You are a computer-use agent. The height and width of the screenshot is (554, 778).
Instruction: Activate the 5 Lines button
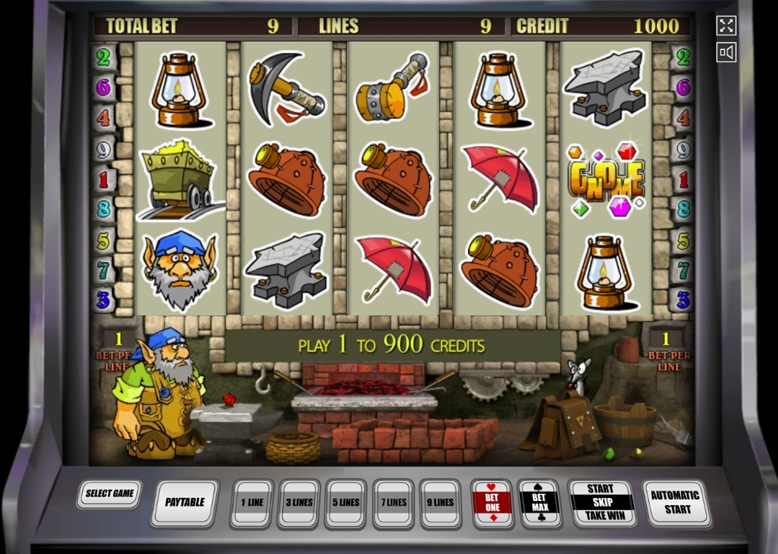[346, 502]
